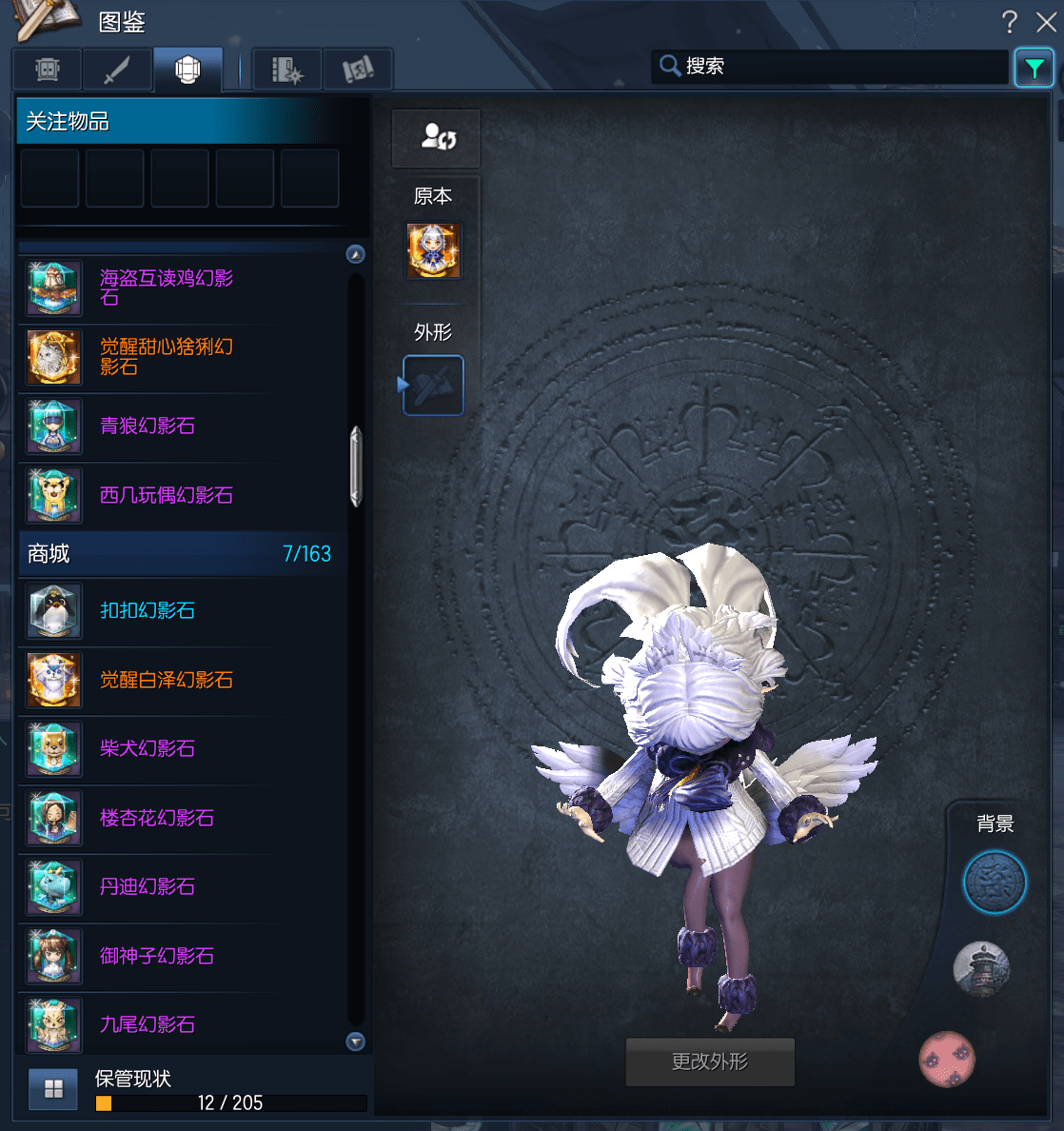Click the 更改外形 button
Image resolution: width=1064 pixels, height=1131 pixels.
pos(710,1062)
